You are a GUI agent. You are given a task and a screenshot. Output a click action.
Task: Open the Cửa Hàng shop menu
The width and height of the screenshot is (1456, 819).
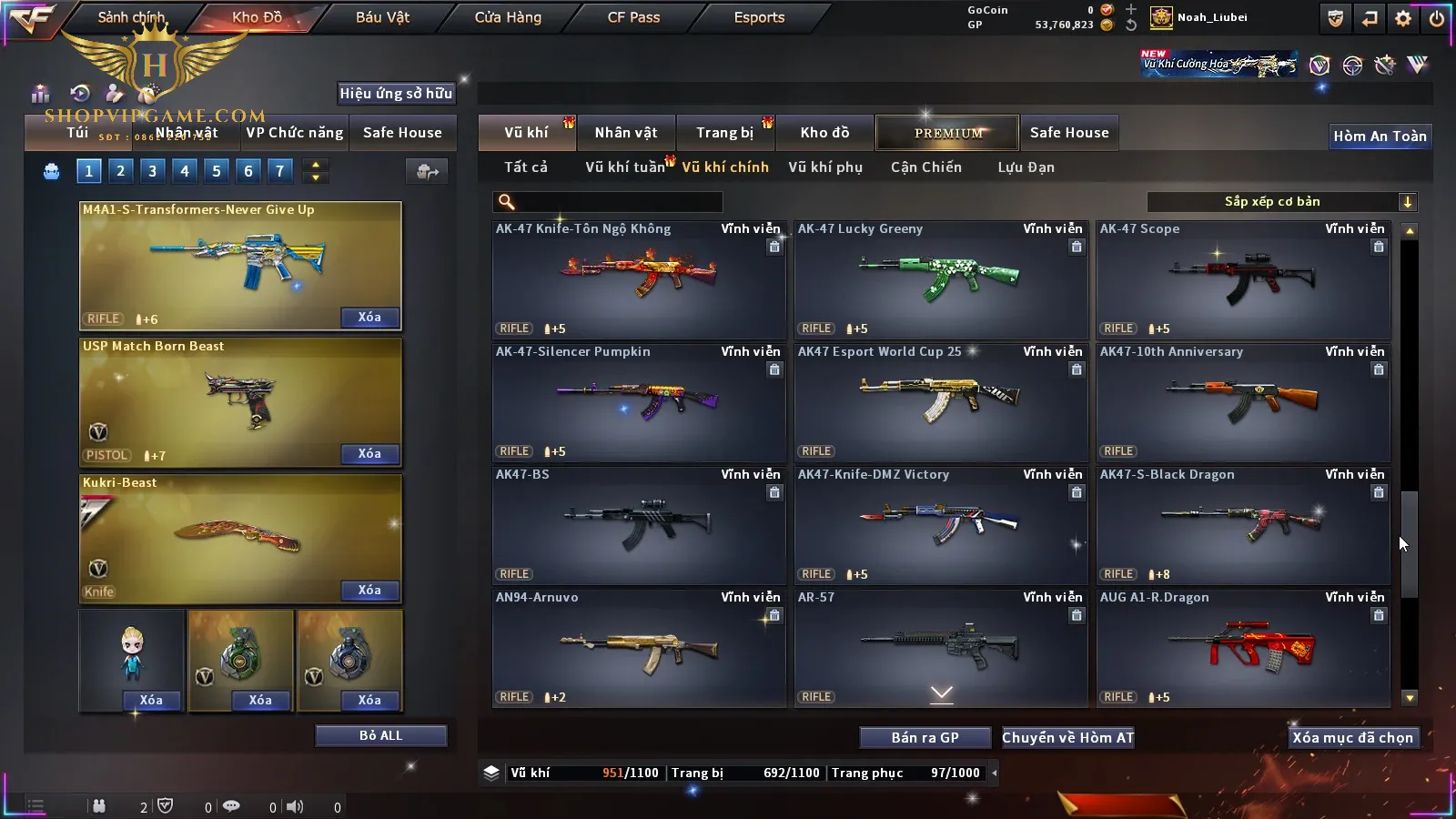coord(508,17)
